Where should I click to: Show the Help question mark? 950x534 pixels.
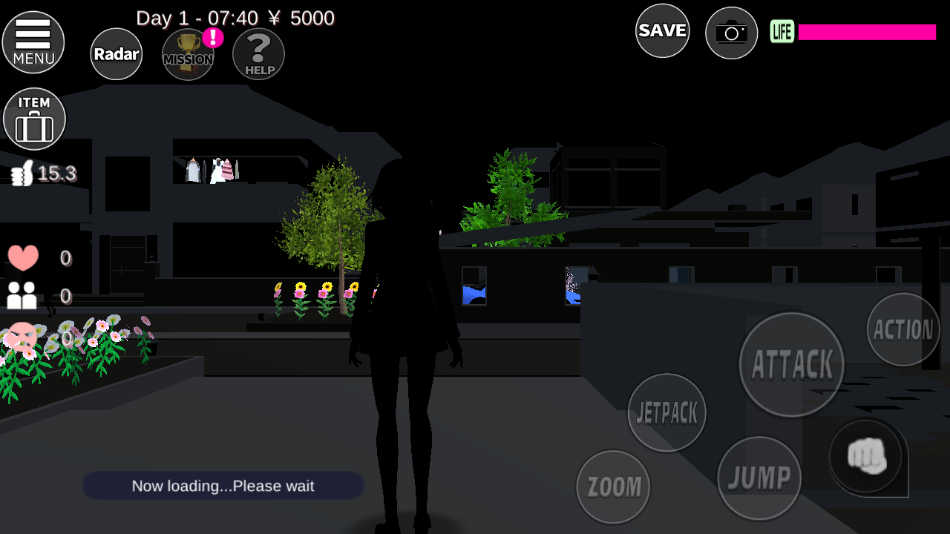(x=258, y=54)
